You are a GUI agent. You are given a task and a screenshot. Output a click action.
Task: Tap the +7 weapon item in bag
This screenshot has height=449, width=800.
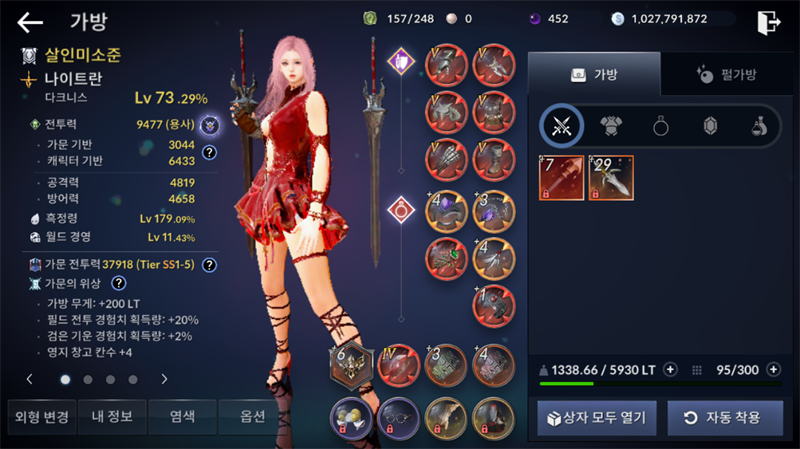pyautogui.click(x=562, y=178)
